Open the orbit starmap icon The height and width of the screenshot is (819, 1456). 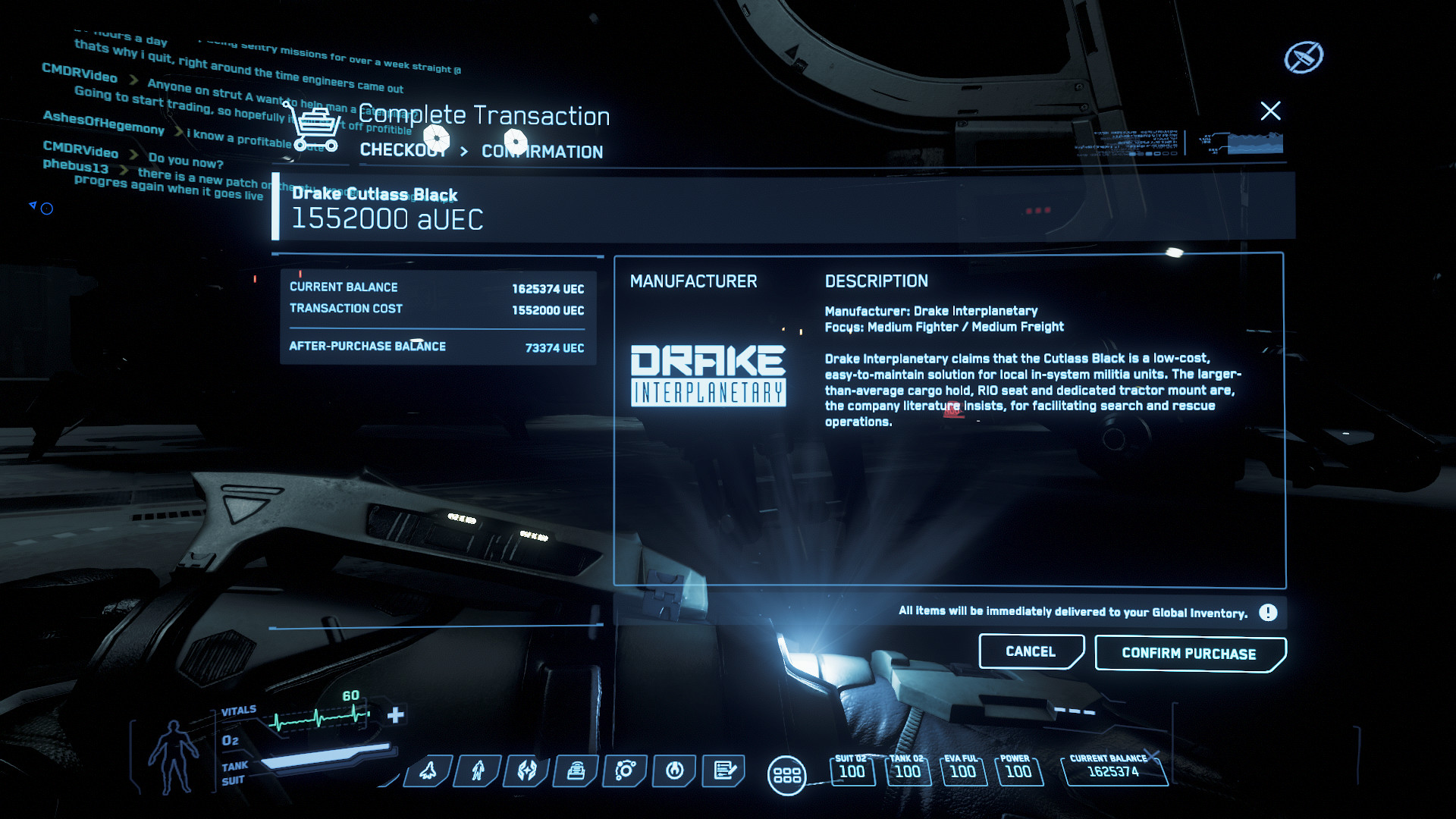[626, 771]
